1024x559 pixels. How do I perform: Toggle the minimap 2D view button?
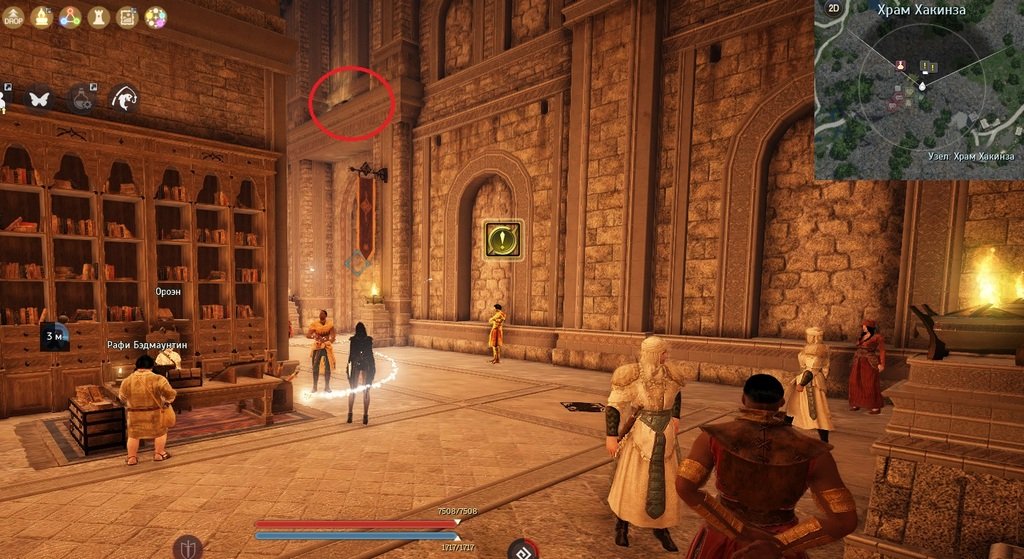(833, 7)
